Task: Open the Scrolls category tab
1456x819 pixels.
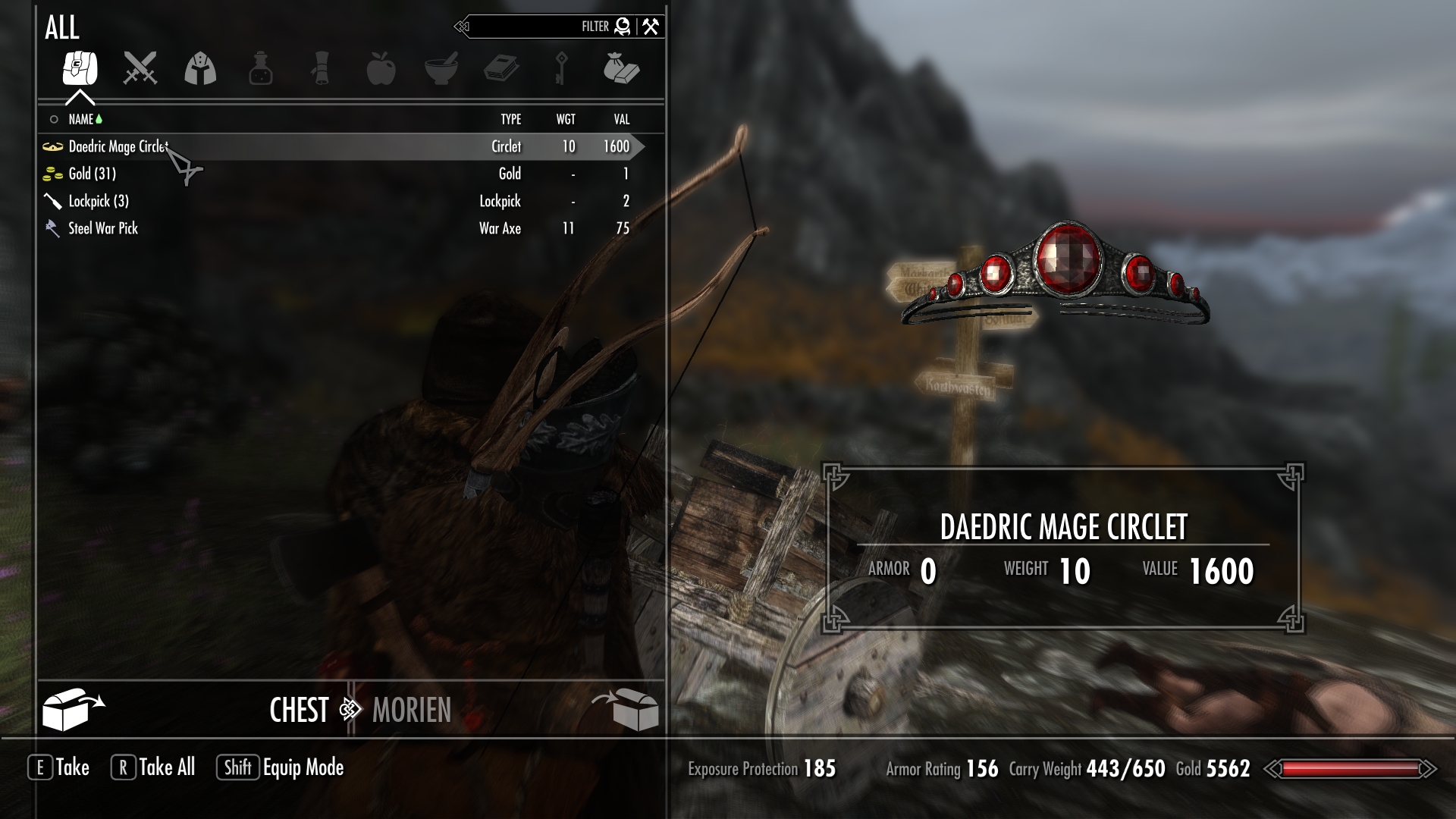Action: tap(321, 69)
